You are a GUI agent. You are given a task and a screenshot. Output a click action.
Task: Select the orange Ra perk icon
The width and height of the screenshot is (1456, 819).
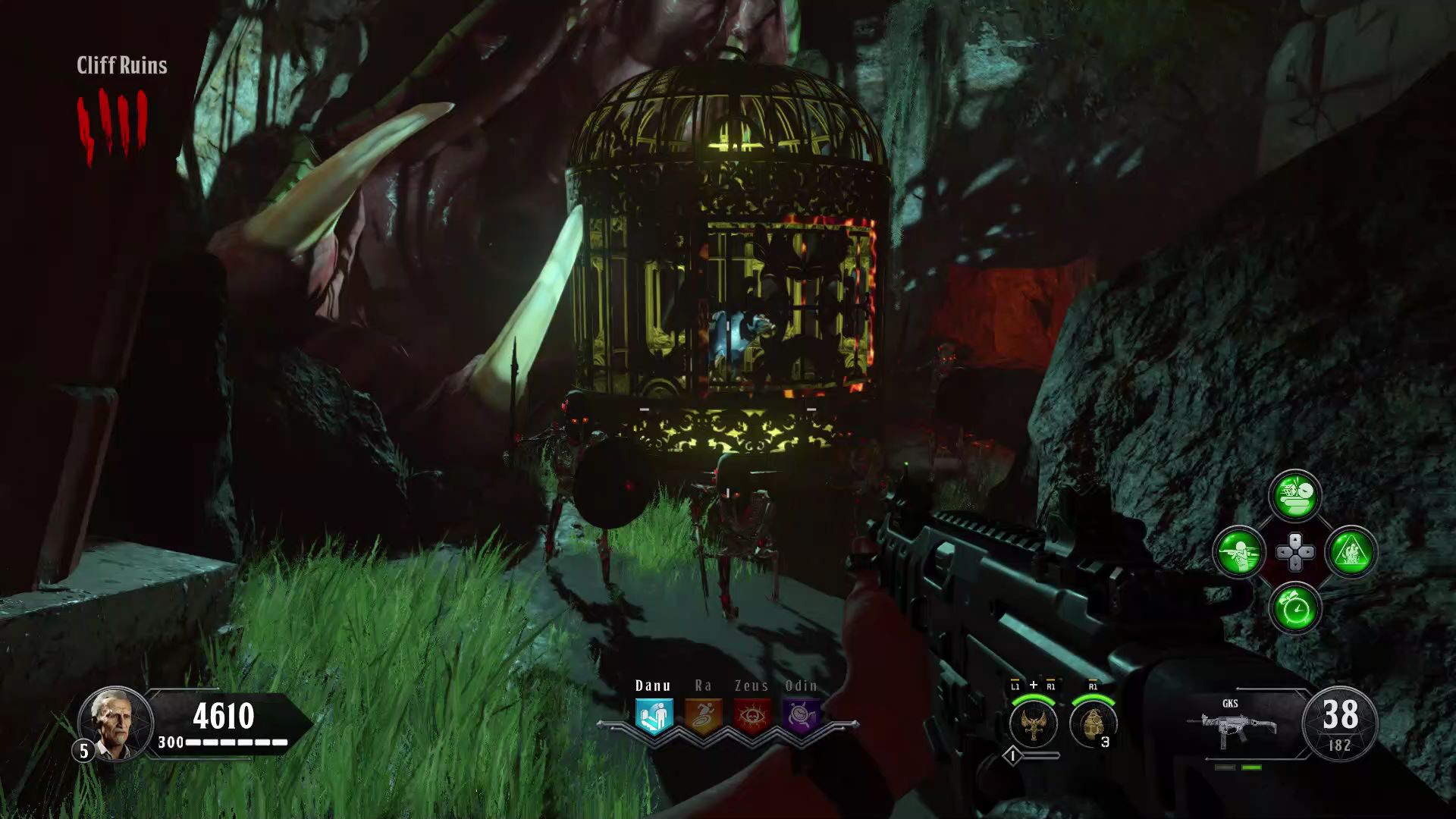(x=703, y=715)
